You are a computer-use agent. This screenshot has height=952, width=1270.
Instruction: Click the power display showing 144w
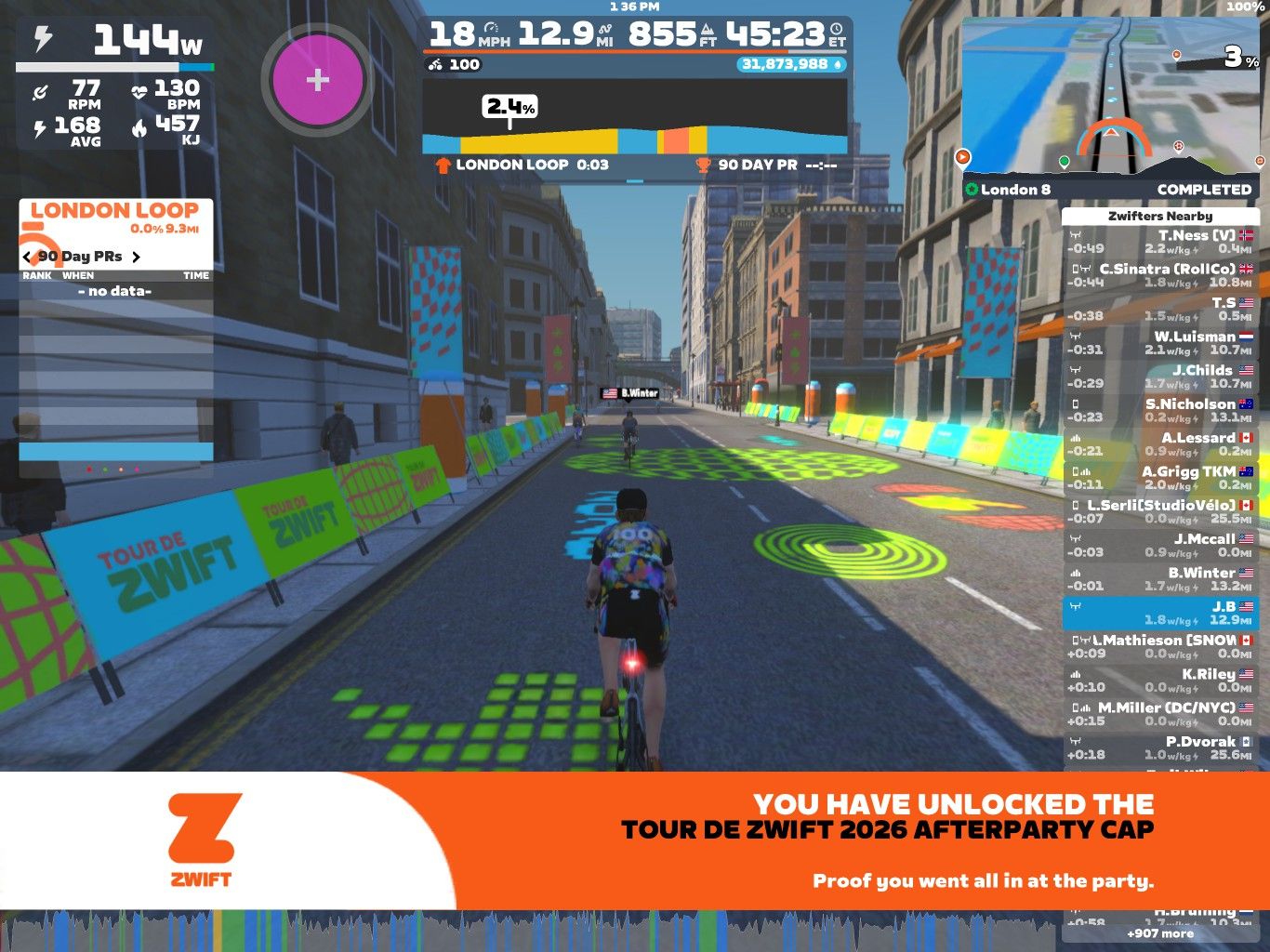coord(116,41)
